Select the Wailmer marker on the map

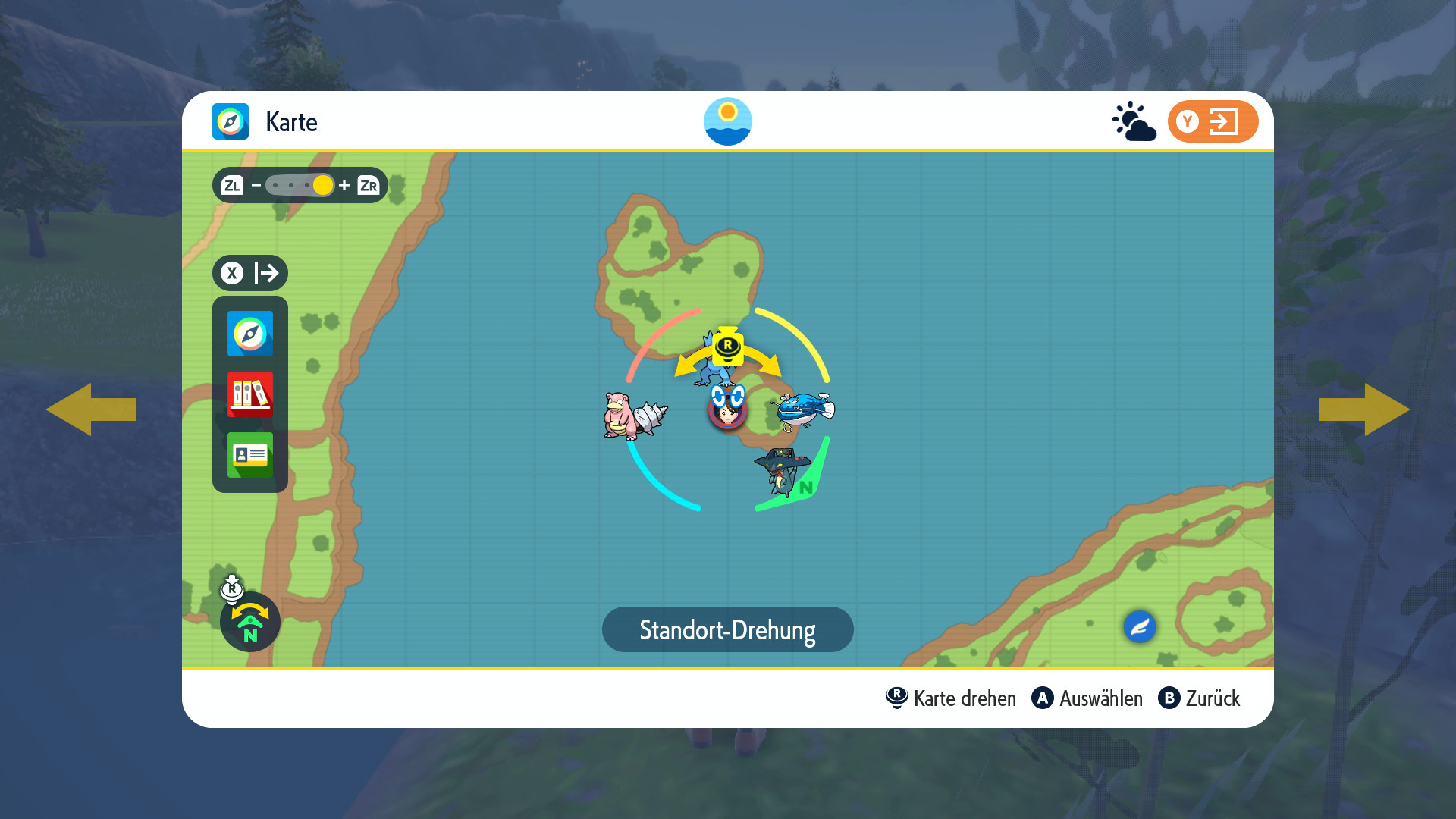click(x=804, y=410)
